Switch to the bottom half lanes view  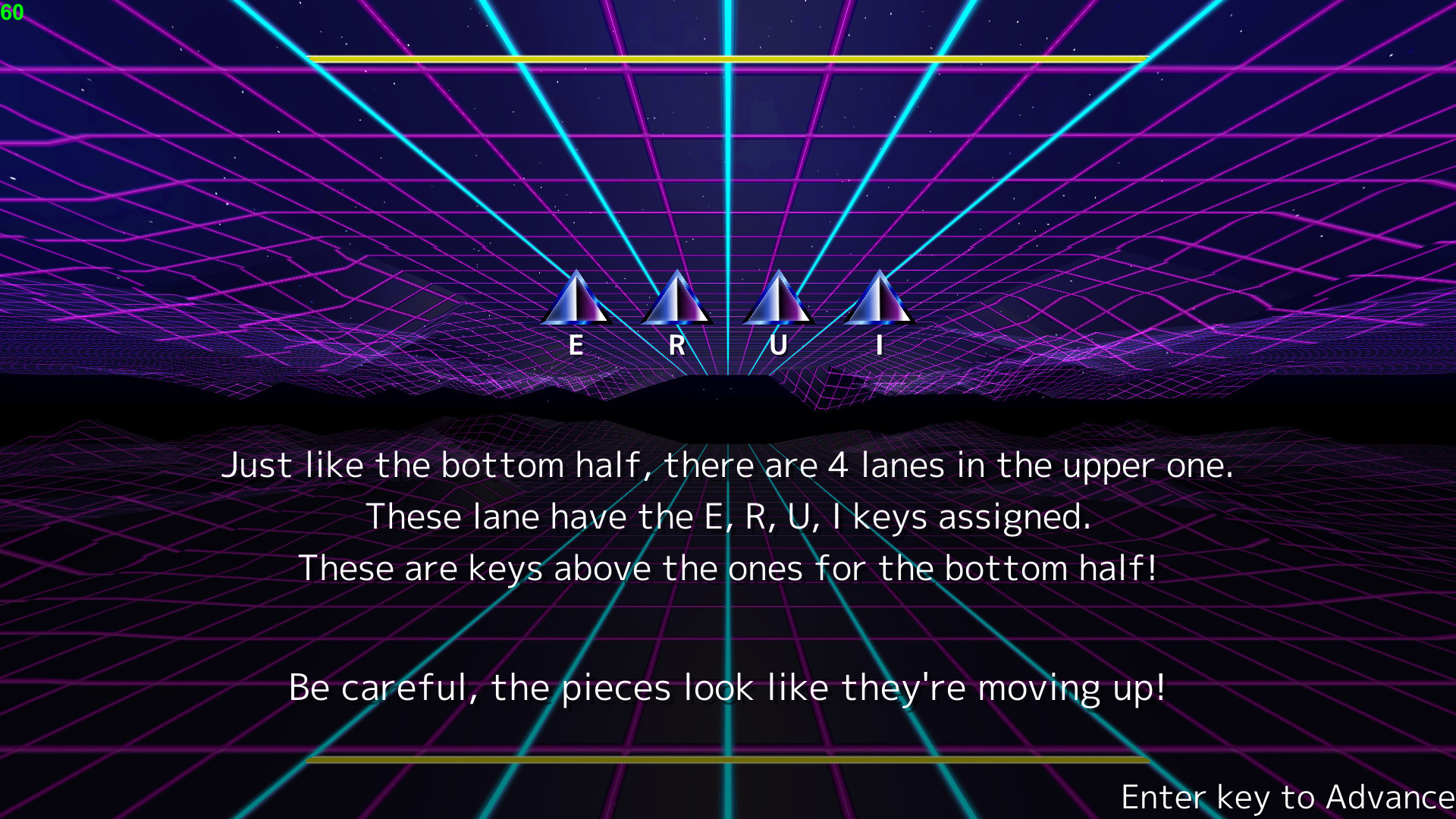tap(728, 568)
